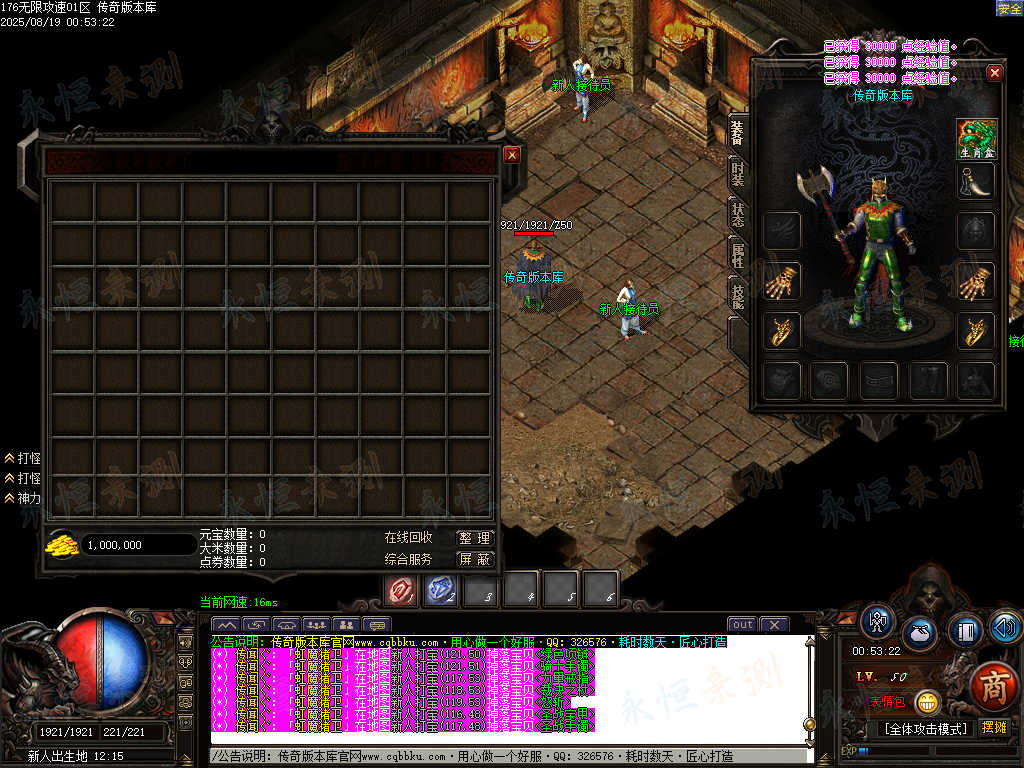The image size is (1024, 768).
Task: Click the 屏蔽 button in the bag
Action: coord(474,559)
